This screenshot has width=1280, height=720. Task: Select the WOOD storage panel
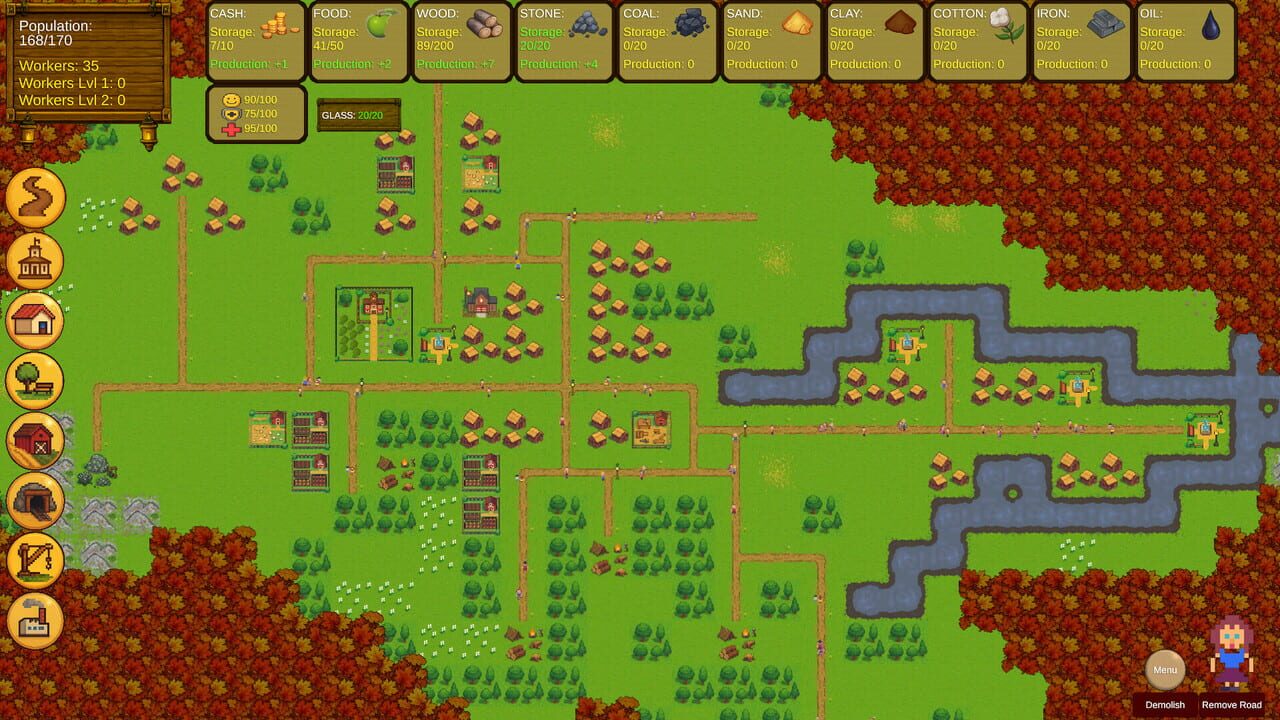(460, 40)
